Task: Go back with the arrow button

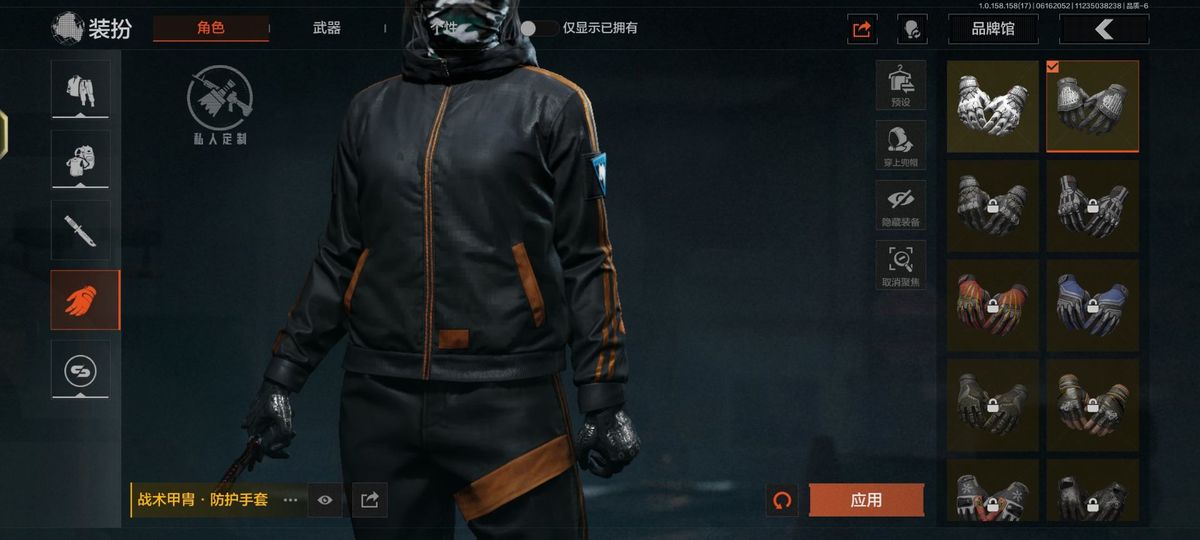Action: point(1104,29)
